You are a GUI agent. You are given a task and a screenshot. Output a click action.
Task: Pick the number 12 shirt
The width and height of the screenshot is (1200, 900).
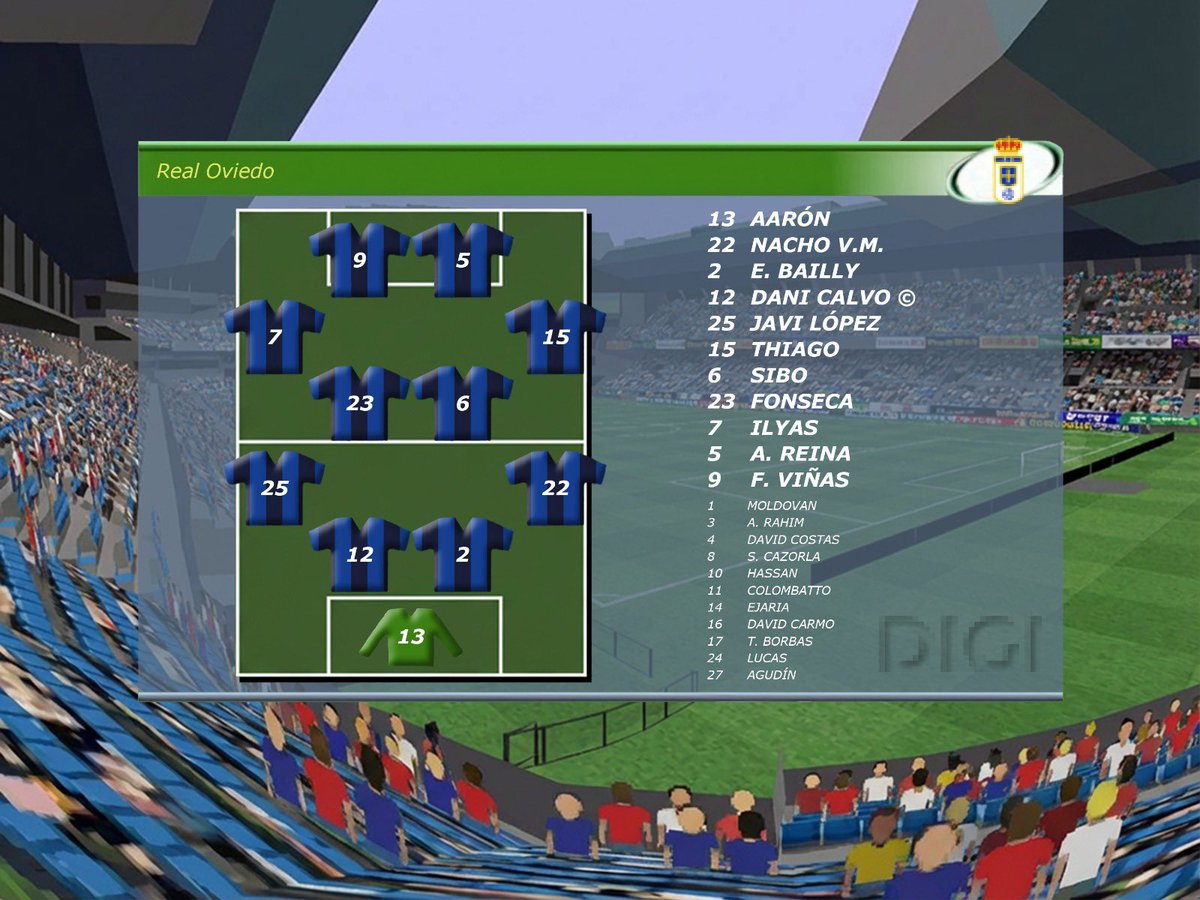[x=359, y=554]
